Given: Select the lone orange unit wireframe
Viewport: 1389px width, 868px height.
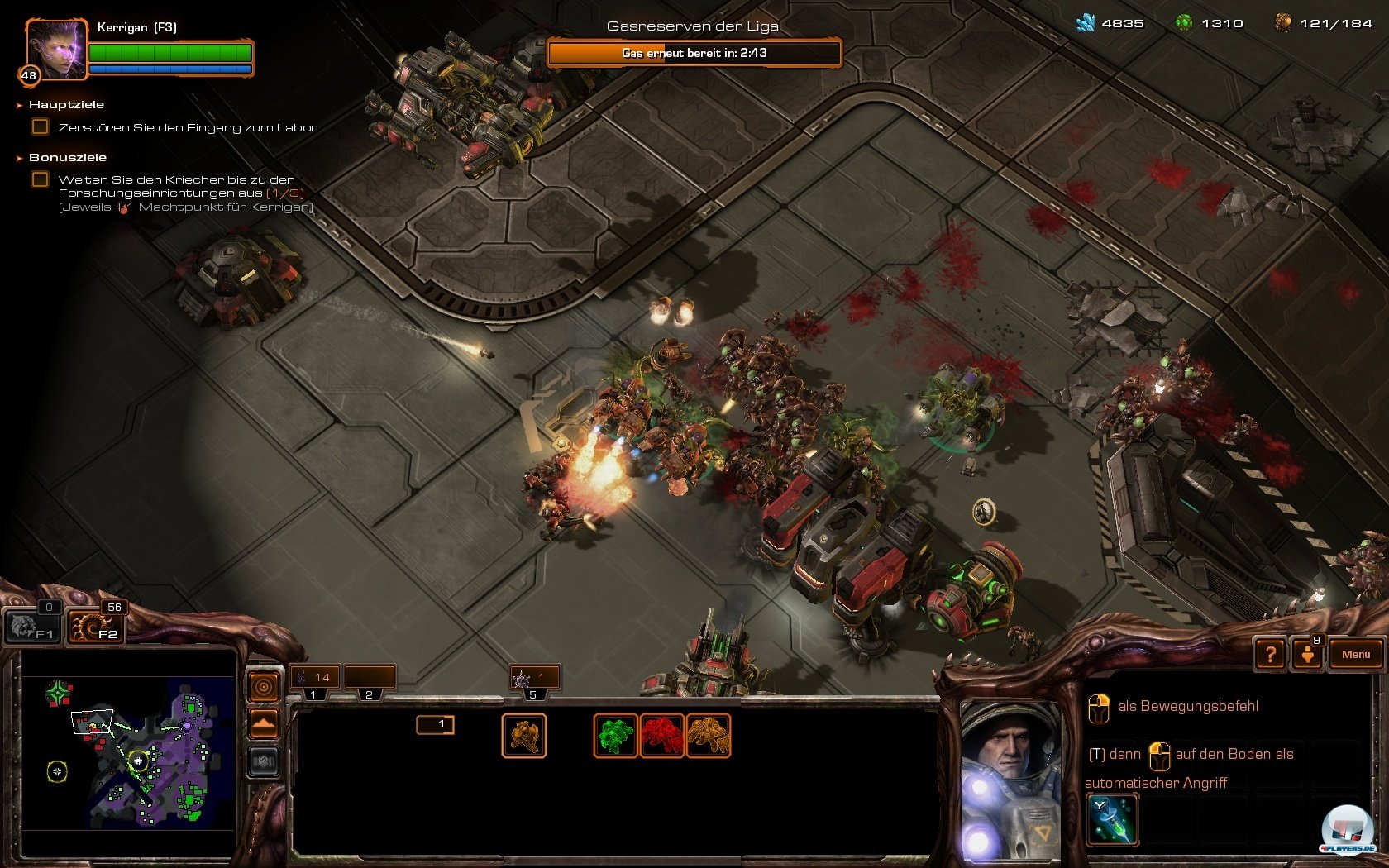Looking at the screenshot, I should [x=524, y=736].
